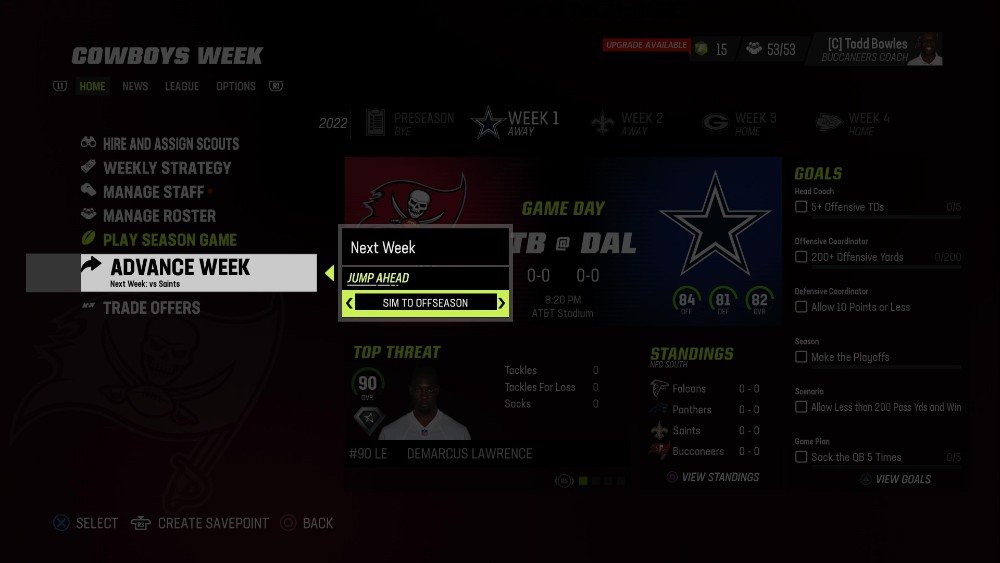This screenshot has width=1000, height=563.
Task: Open View Goals
Action: (x=902, y=479)
